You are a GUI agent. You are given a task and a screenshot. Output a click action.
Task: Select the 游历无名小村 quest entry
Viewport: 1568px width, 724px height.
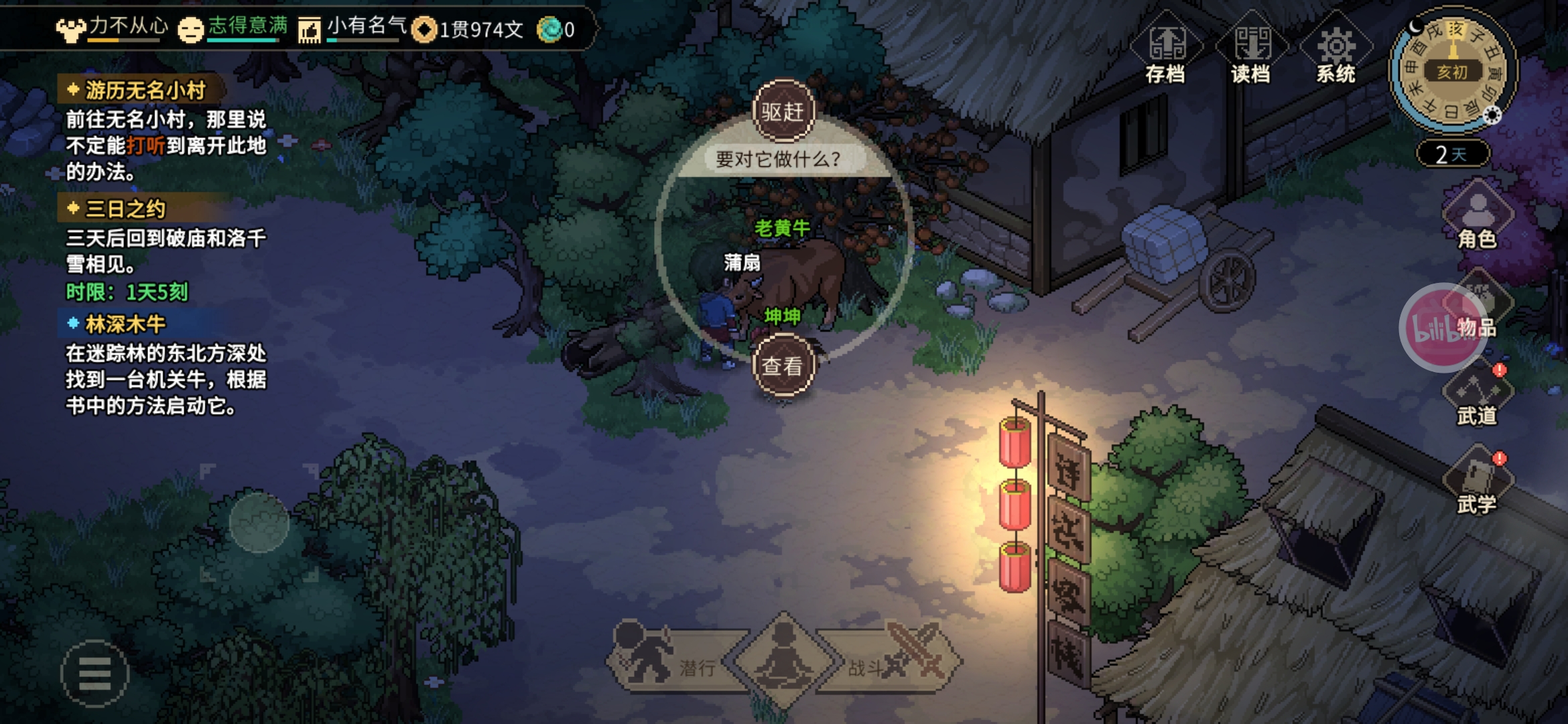click(x=145, y=90)
